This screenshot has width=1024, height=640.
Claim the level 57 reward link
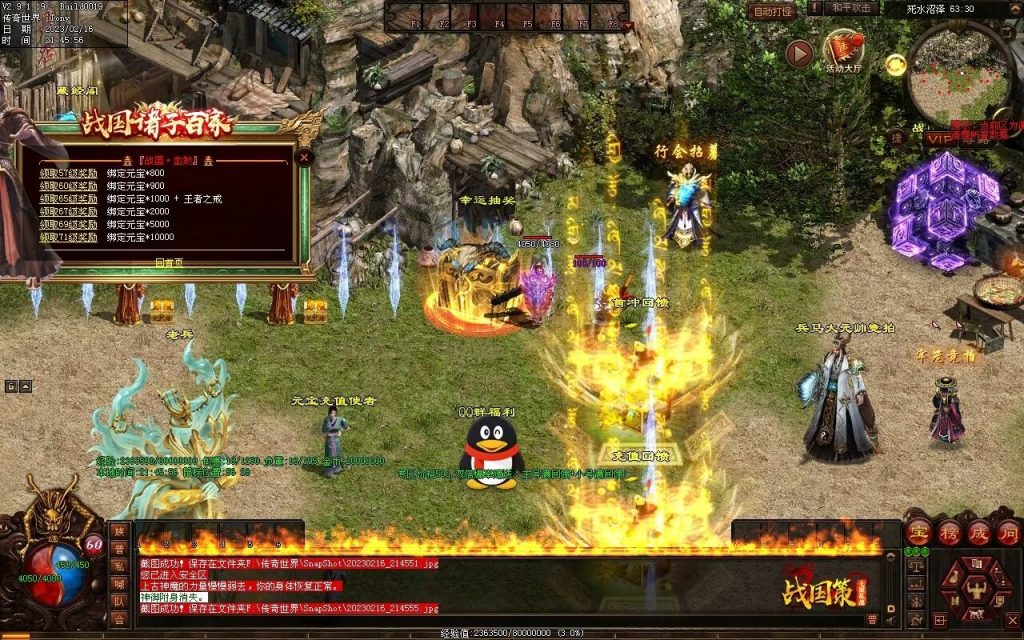point(69,172)
